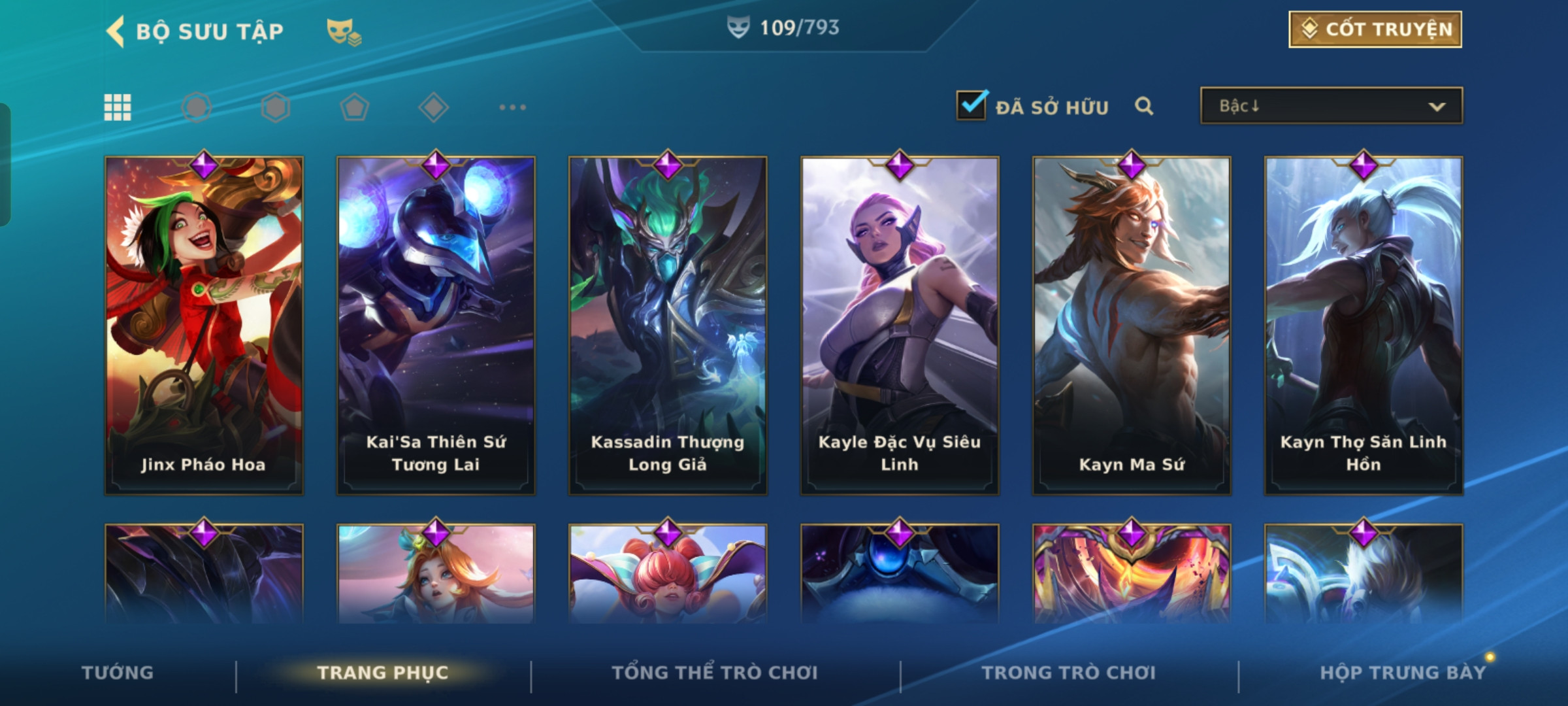View Kassadin Thượng Long Giả skin card
This screenshot has width=1568, height=706.
668,325
